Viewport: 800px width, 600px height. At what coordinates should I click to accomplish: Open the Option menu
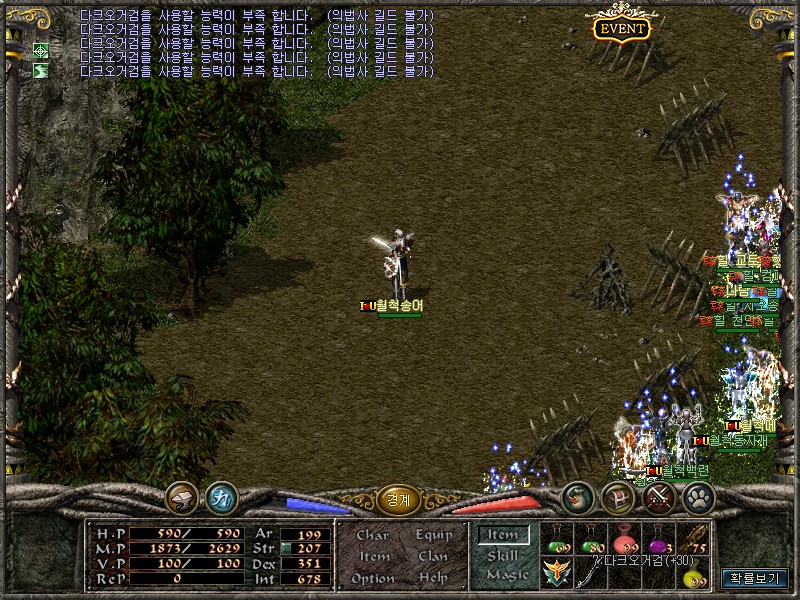tap(372, 578)
